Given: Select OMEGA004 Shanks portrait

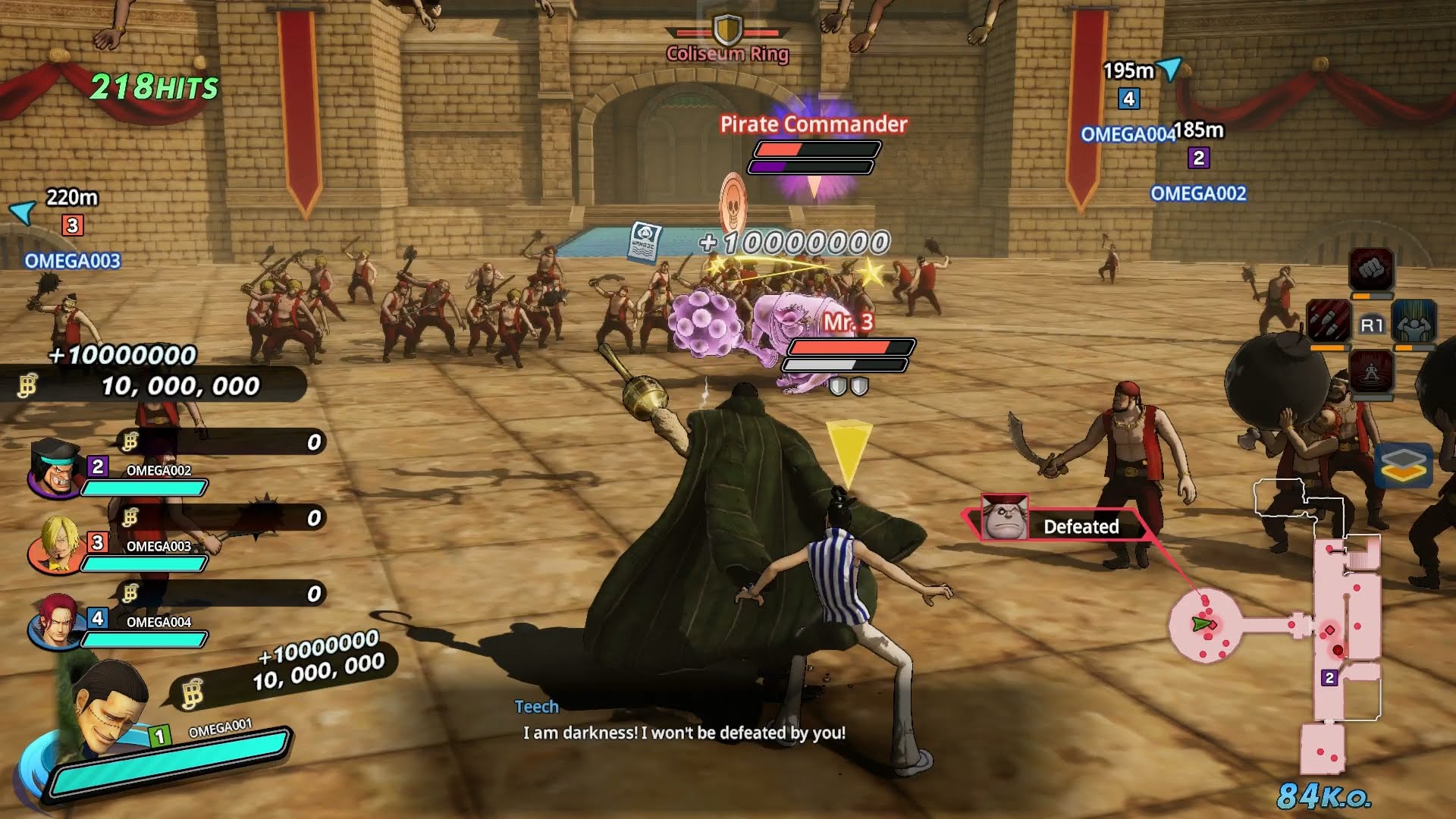Looking at the screenshot, I should (x=55, y=620).
